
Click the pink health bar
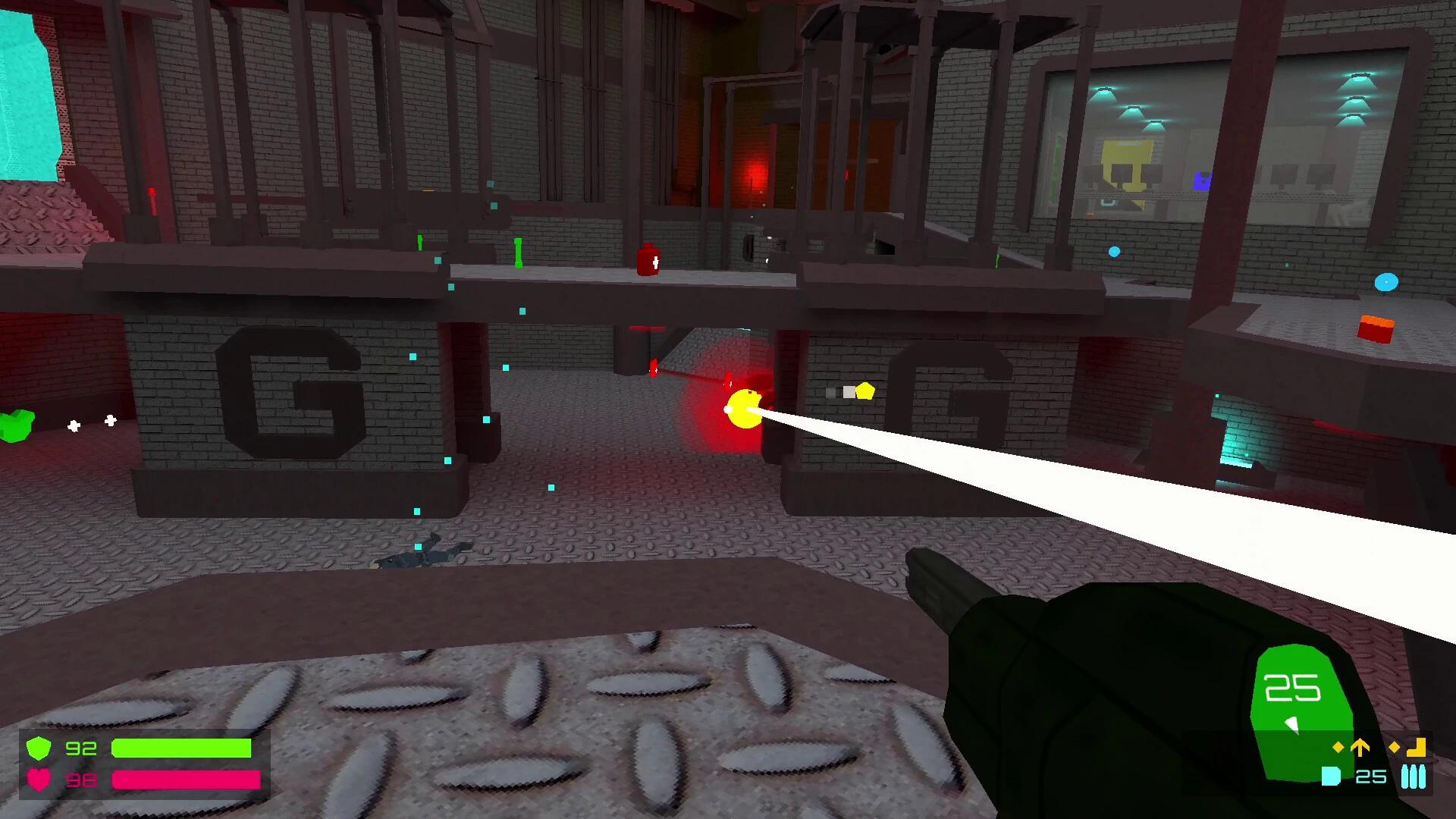(x=186, y=780)
